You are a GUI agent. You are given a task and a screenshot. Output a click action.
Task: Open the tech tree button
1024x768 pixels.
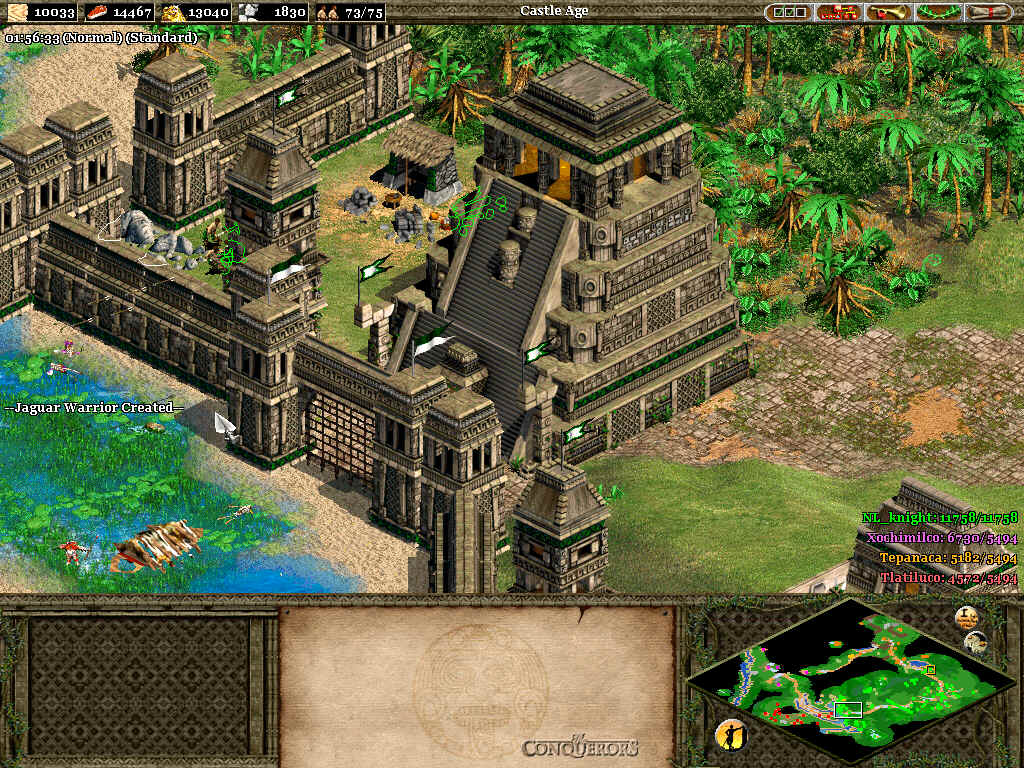[x=839, y=12]
